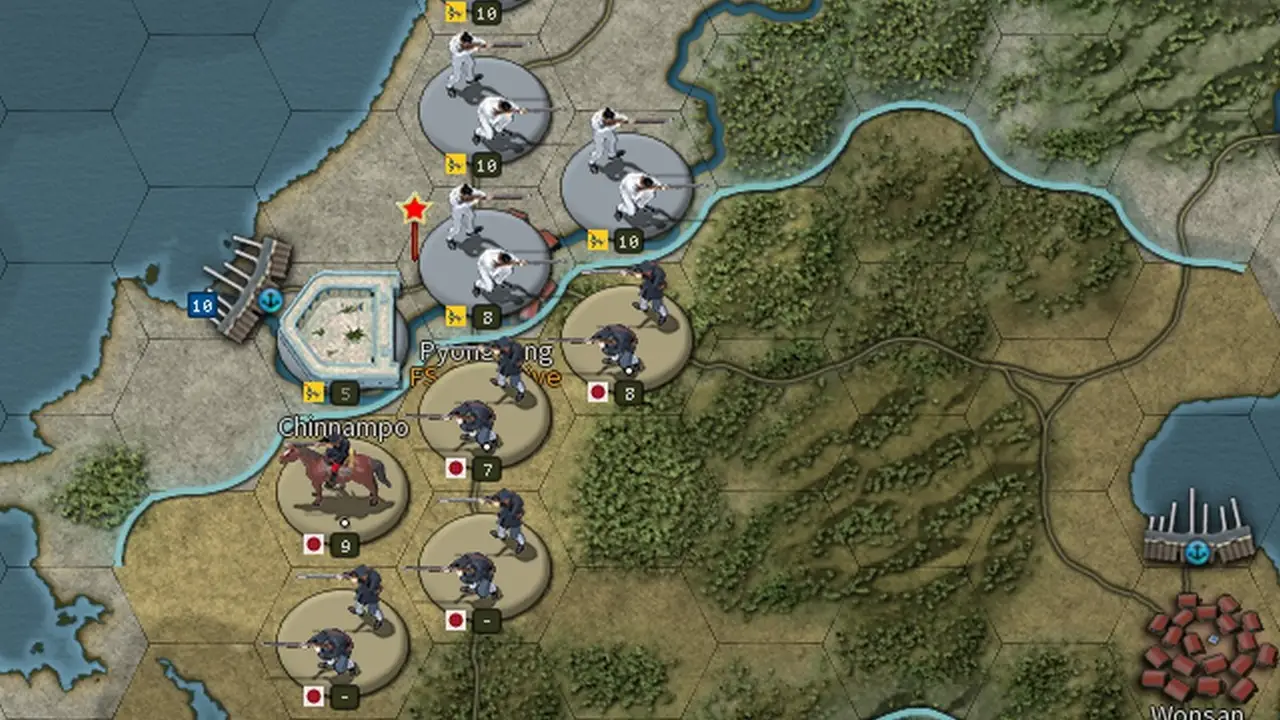The image size is (1280, 720).
Task: Click the yellow flag badge showing strength 5
Action: coord(313,389)
